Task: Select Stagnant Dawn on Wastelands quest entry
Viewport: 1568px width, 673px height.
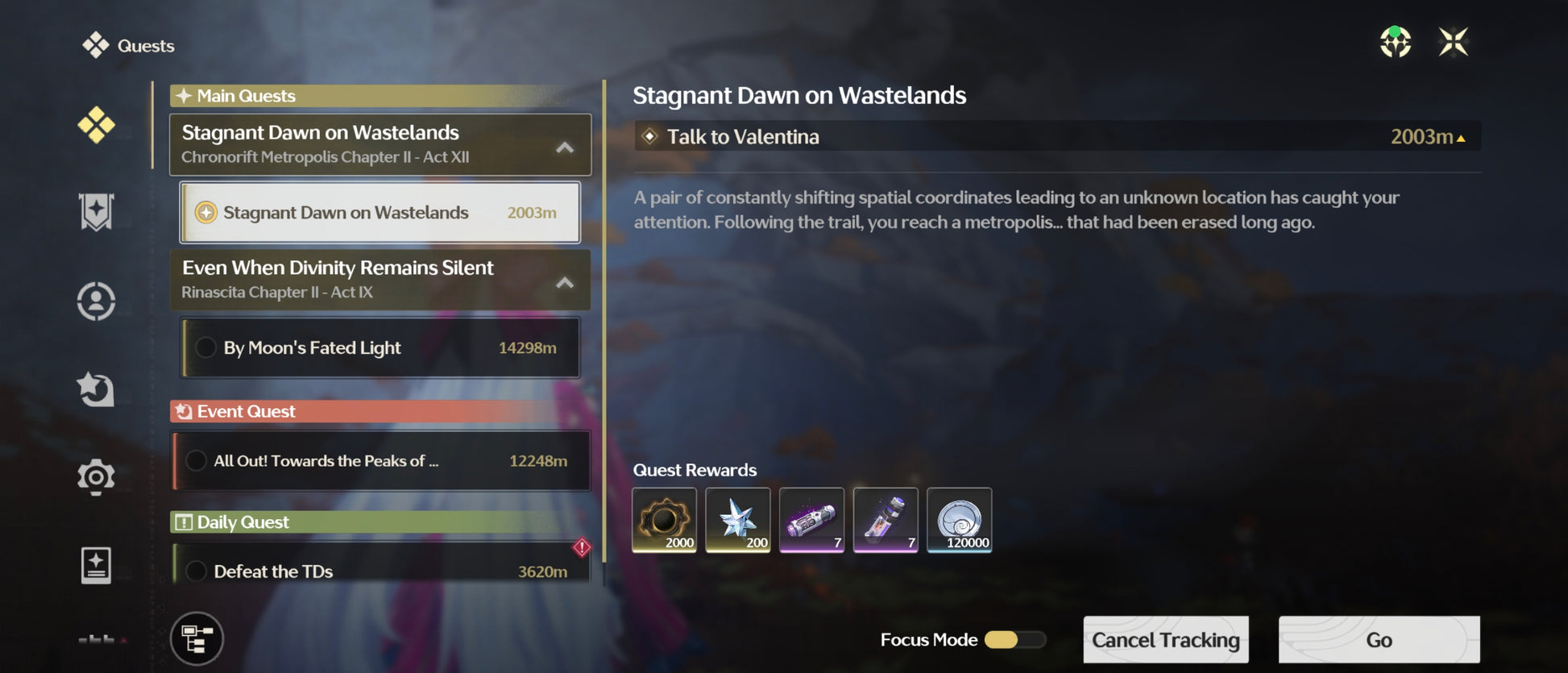Action: [x=380, y=213]
